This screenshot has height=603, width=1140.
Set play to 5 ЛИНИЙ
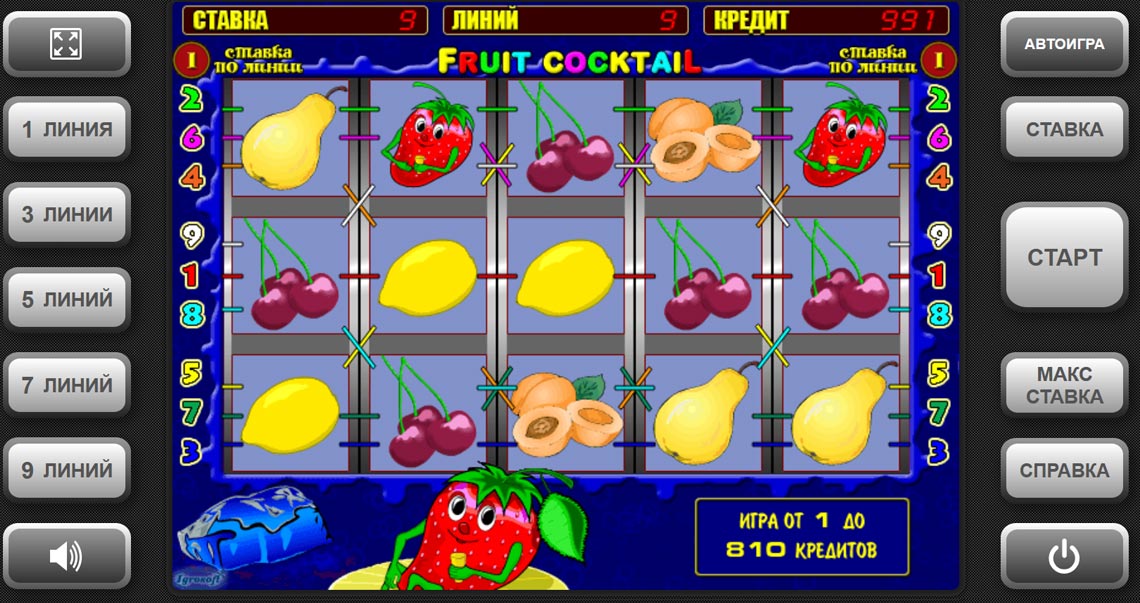[66, 300]
